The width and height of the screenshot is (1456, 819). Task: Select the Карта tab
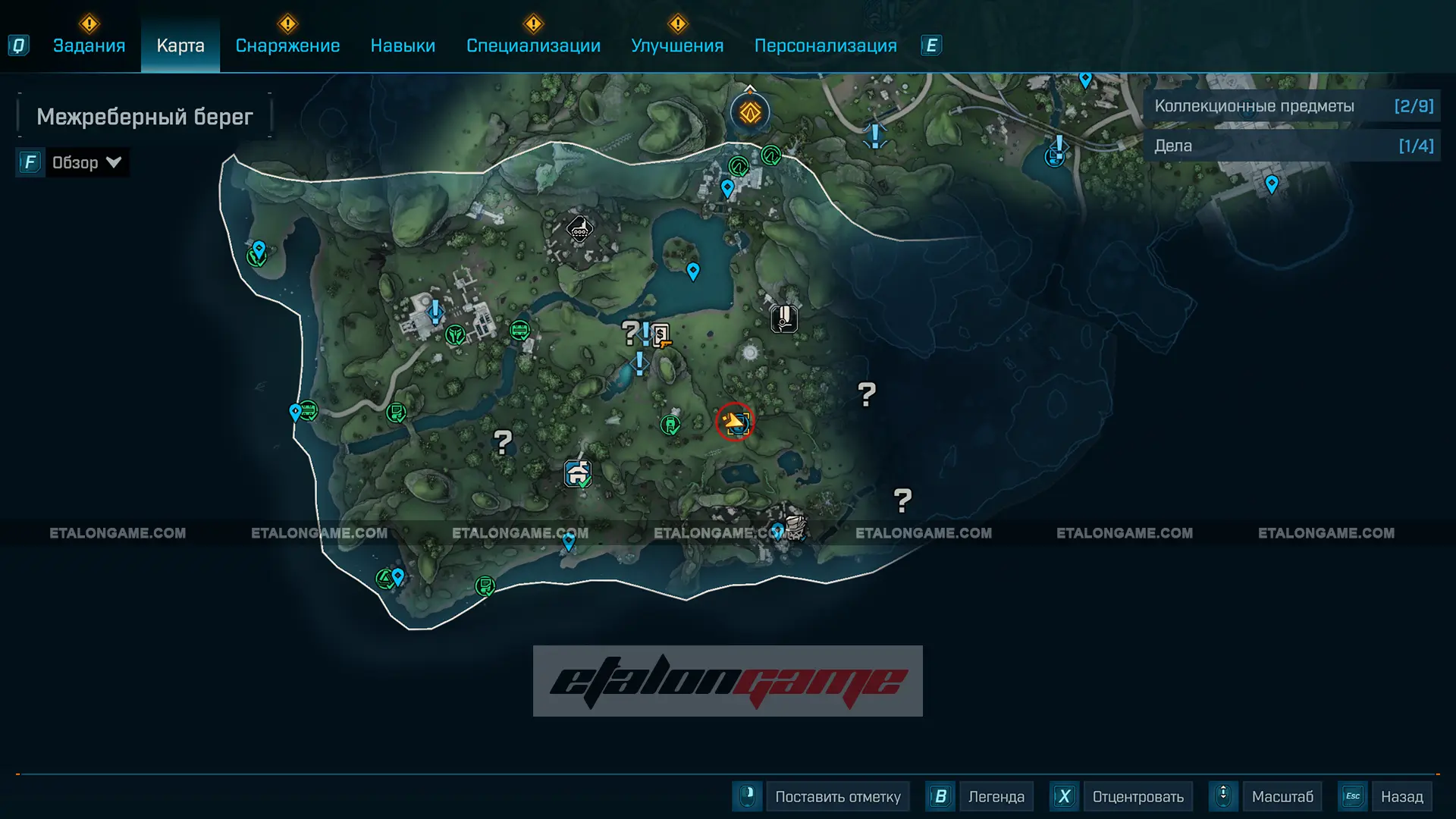[180, 45]
